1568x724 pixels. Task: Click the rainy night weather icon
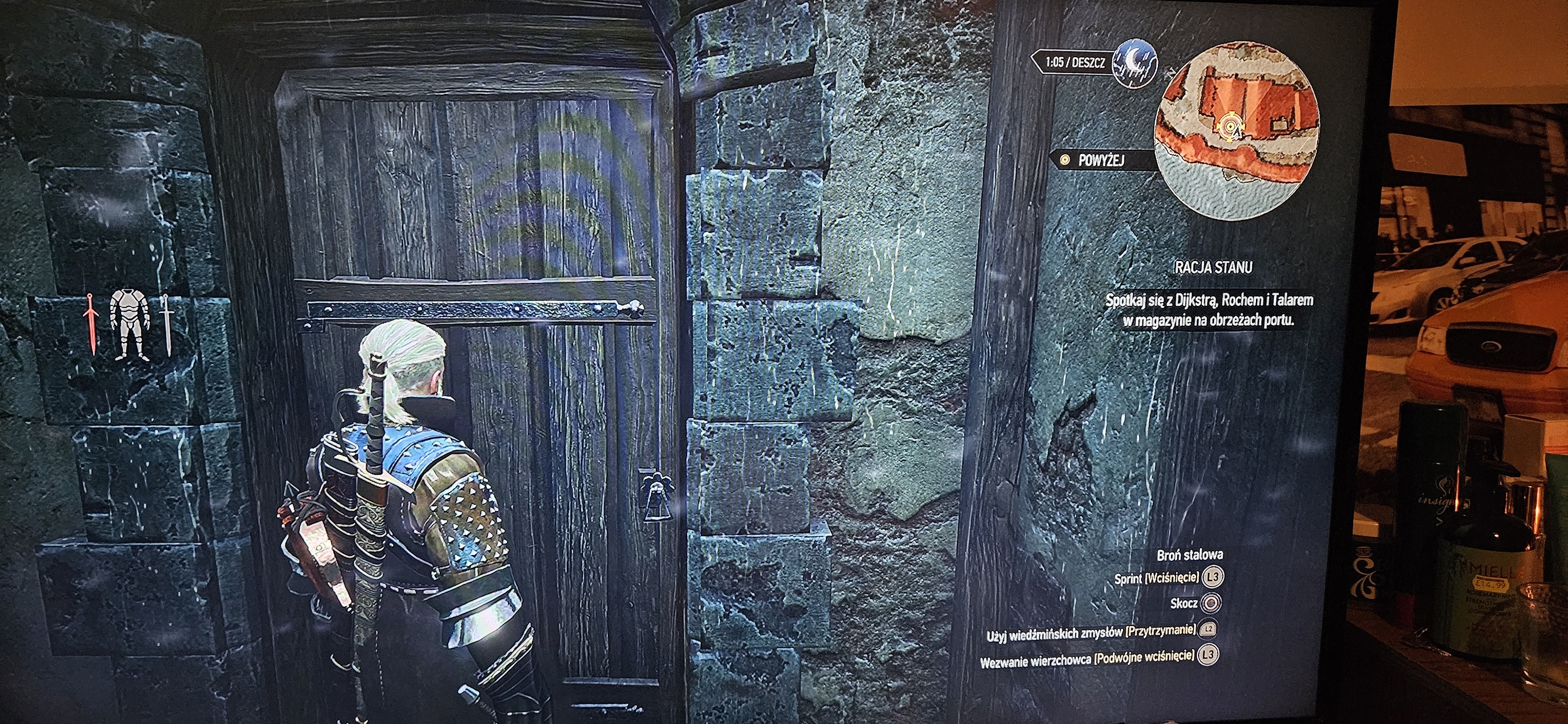click(1134, 63)
